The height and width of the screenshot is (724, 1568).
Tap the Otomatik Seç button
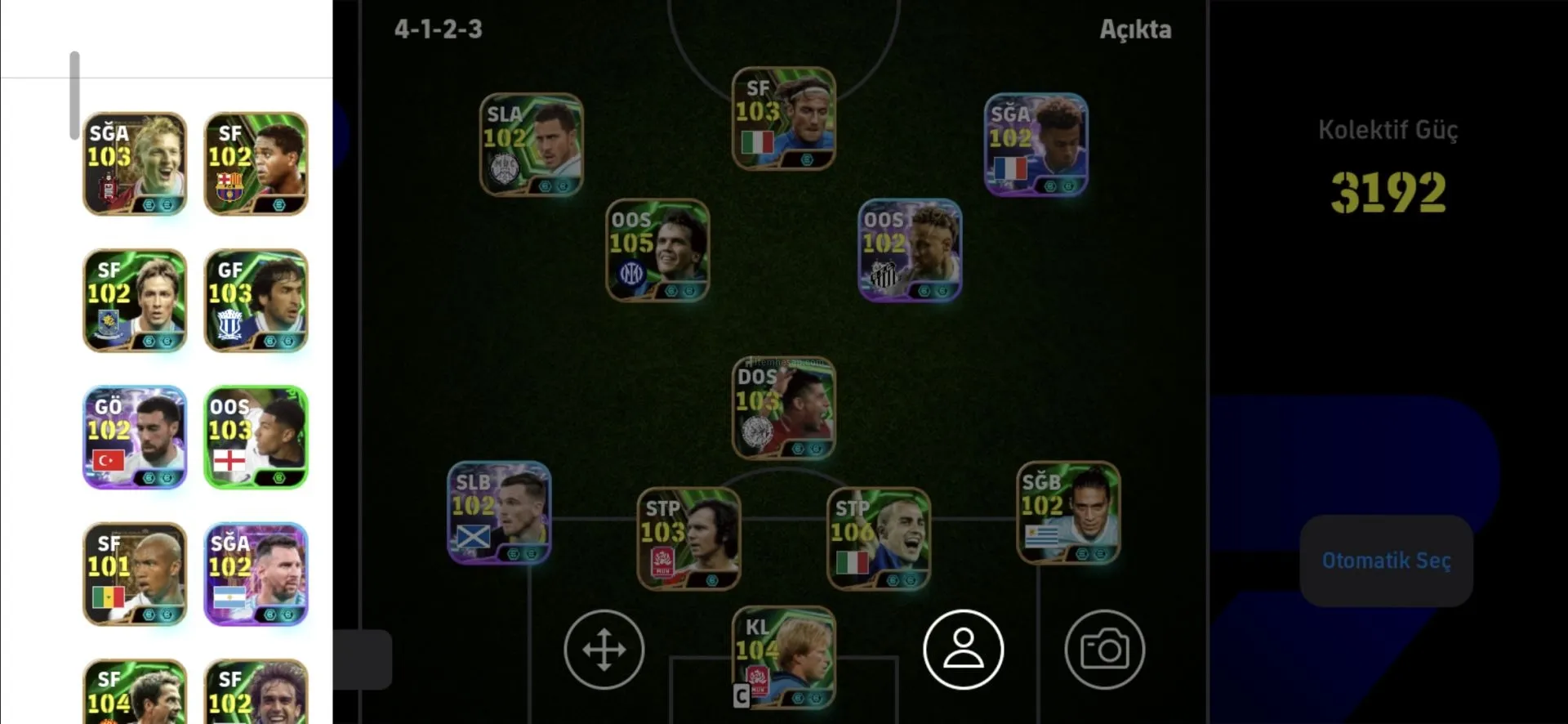(1386, 561)
